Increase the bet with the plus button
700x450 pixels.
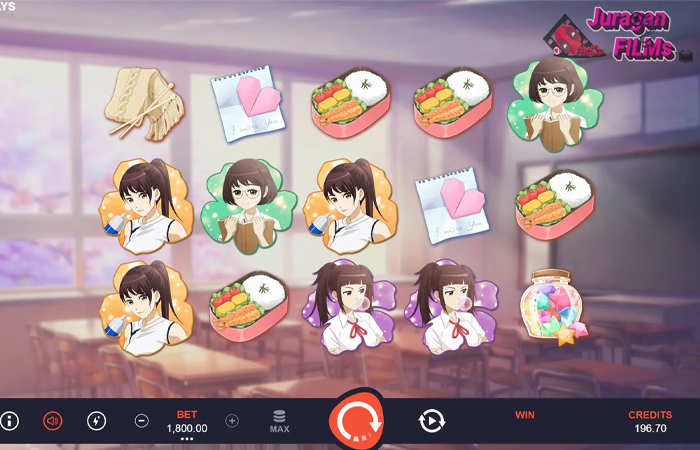(232, 421)
